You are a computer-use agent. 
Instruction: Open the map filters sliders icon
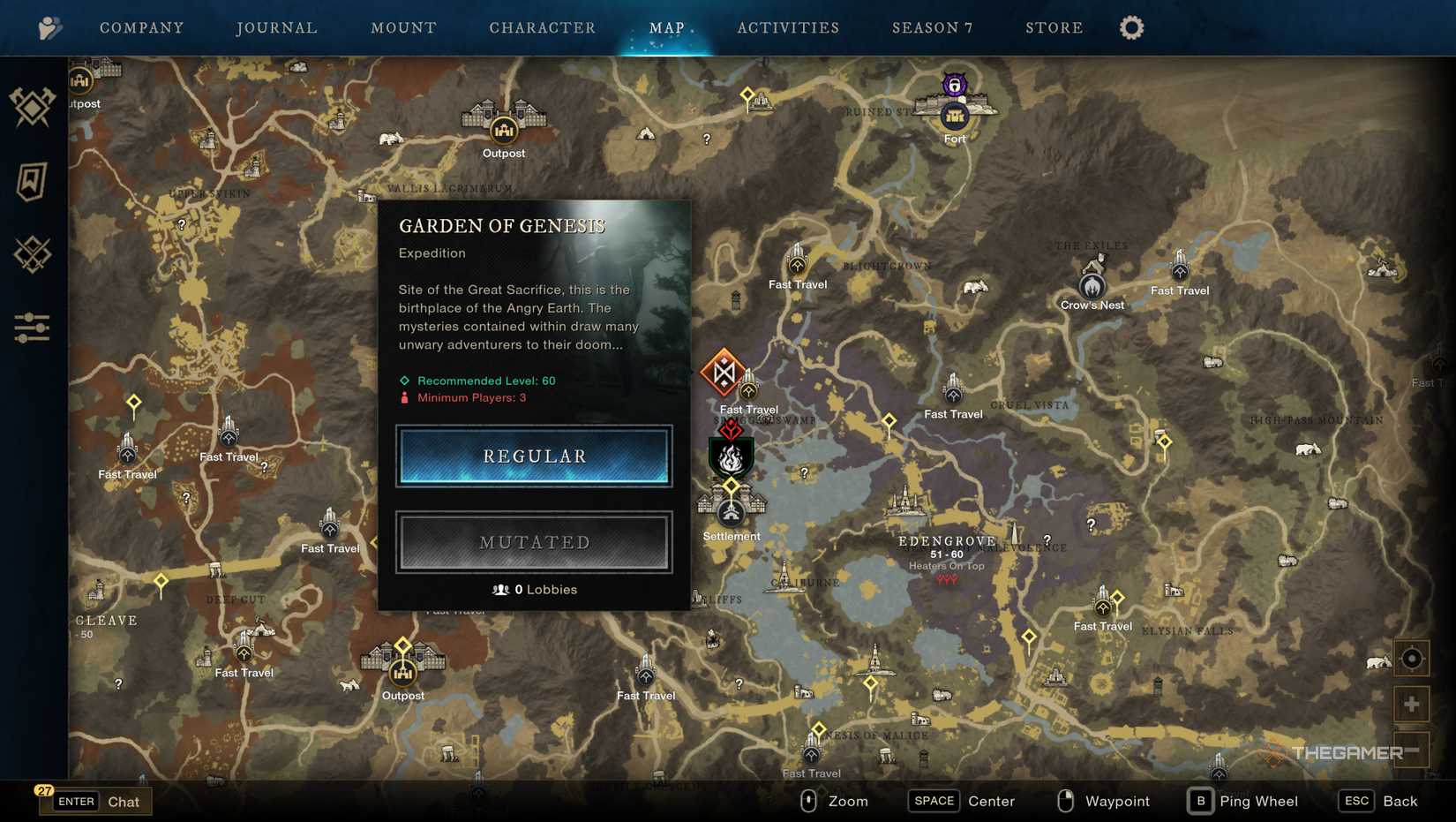click(32, 328)
